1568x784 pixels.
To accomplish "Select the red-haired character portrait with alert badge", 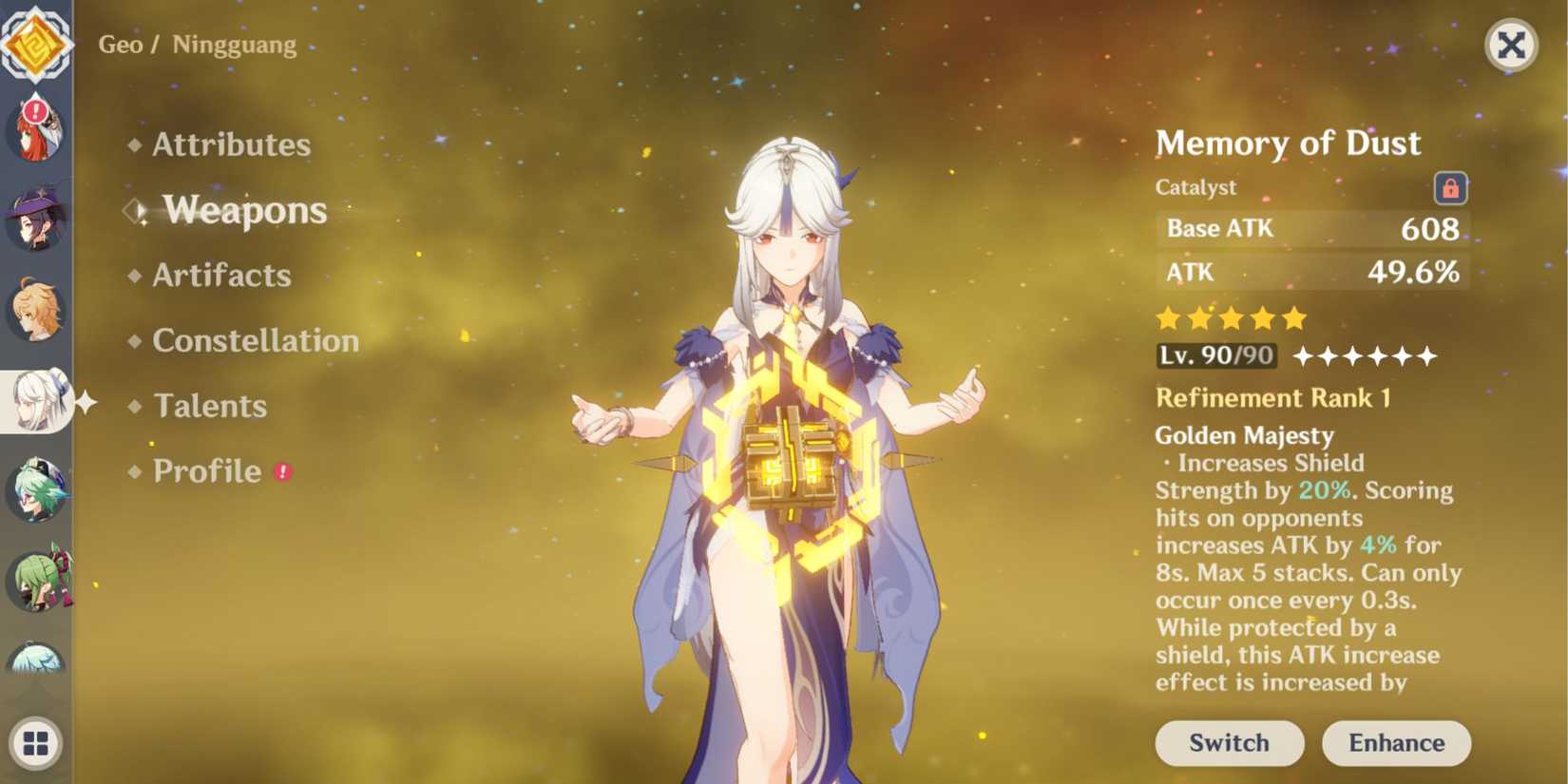I will 36,128.
